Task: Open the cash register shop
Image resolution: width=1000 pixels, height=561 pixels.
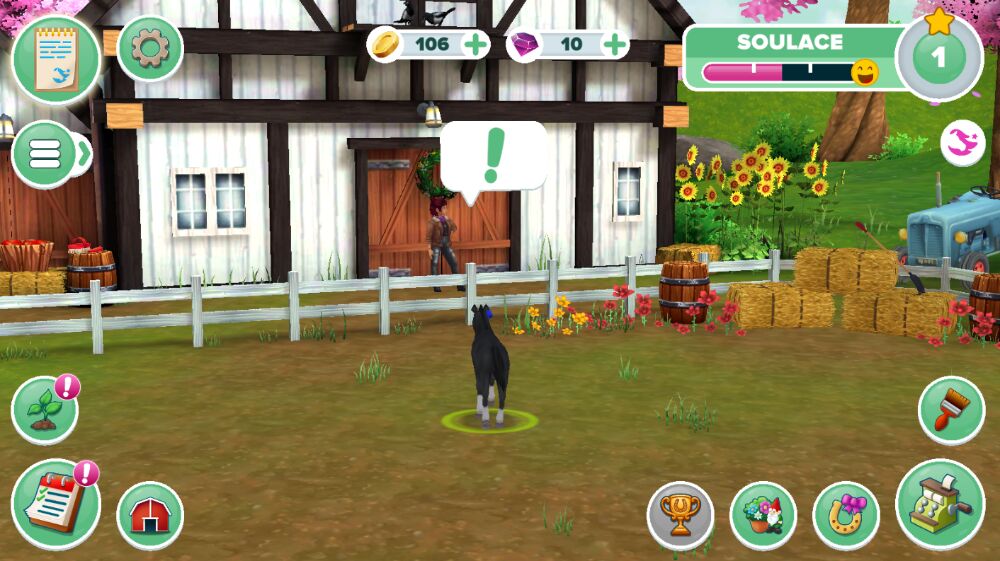Action: pos(939,503)
